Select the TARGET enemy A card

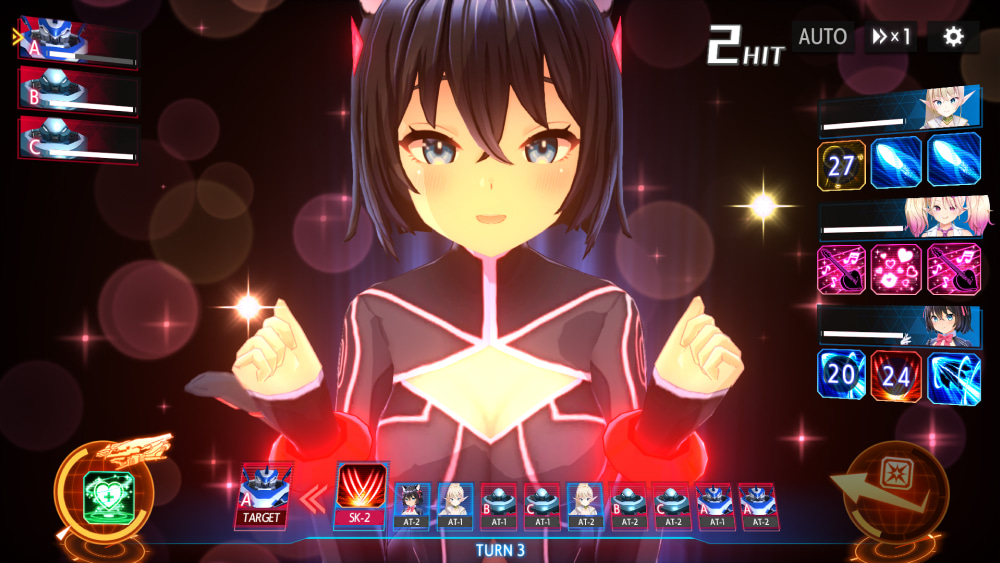point(263,496)
